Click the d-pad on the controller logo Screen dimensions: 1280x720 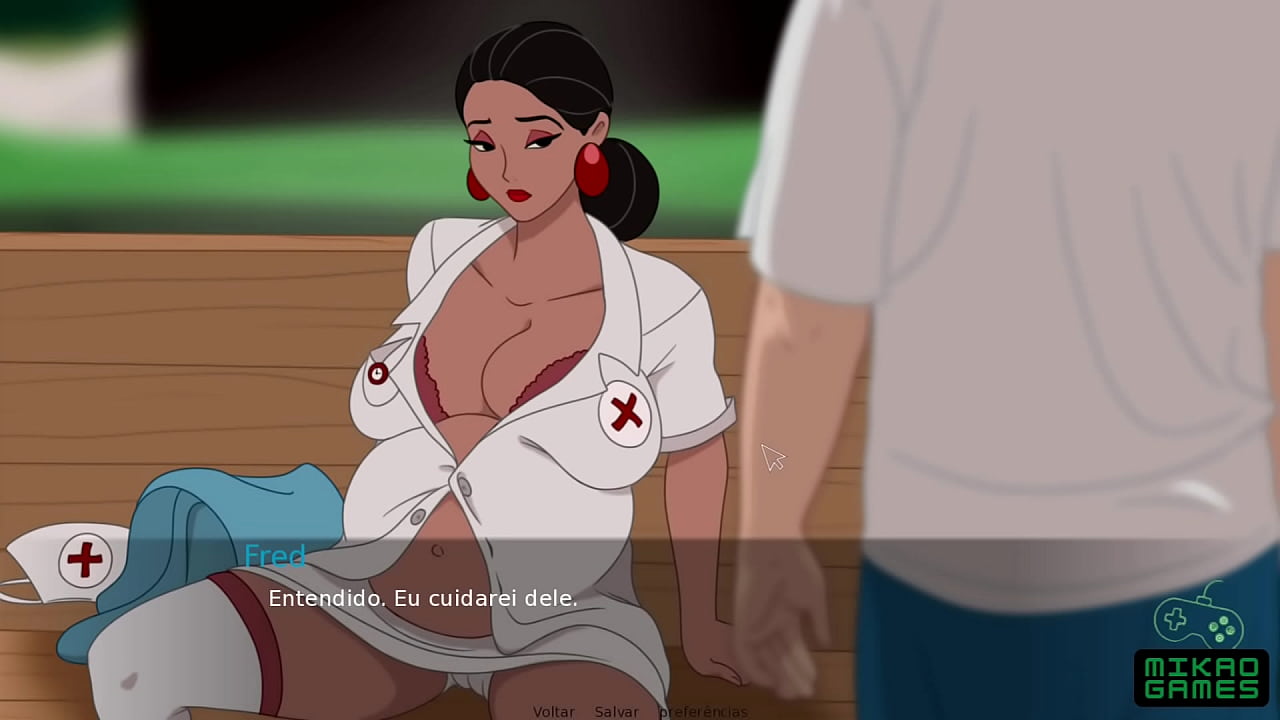1175,619
